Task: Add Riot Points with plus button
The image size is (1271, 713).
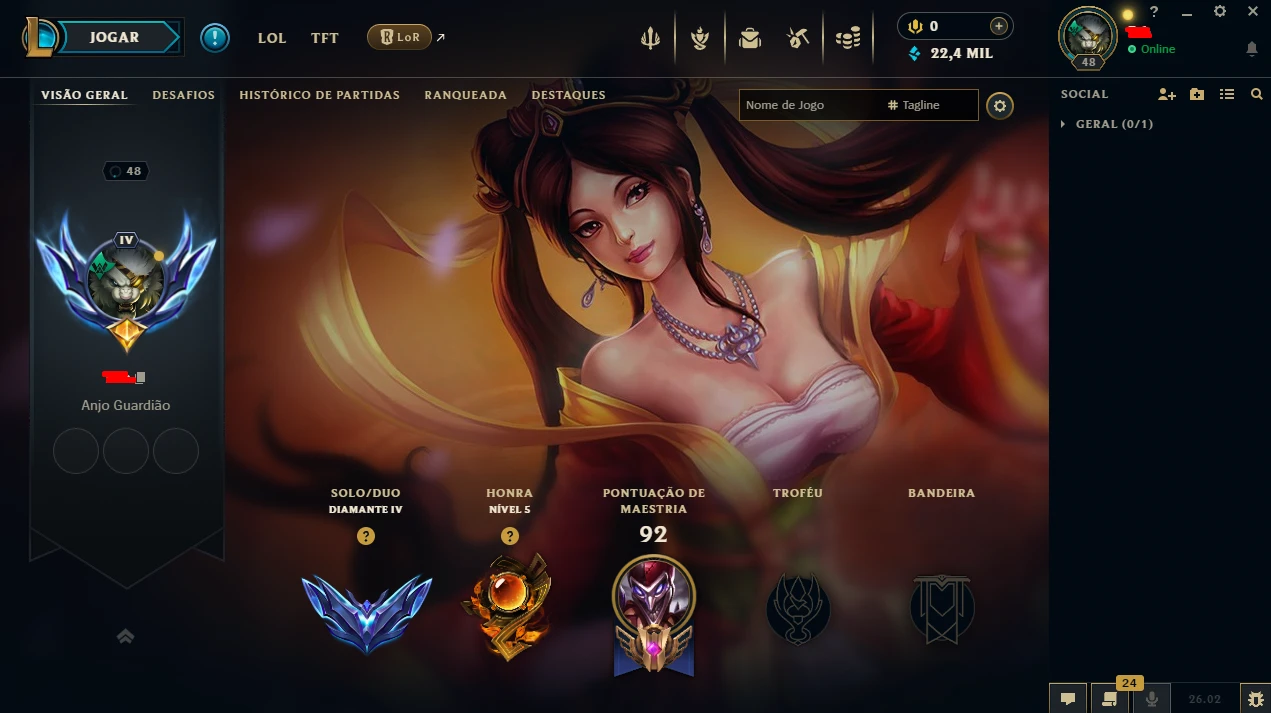Action: 997,26
